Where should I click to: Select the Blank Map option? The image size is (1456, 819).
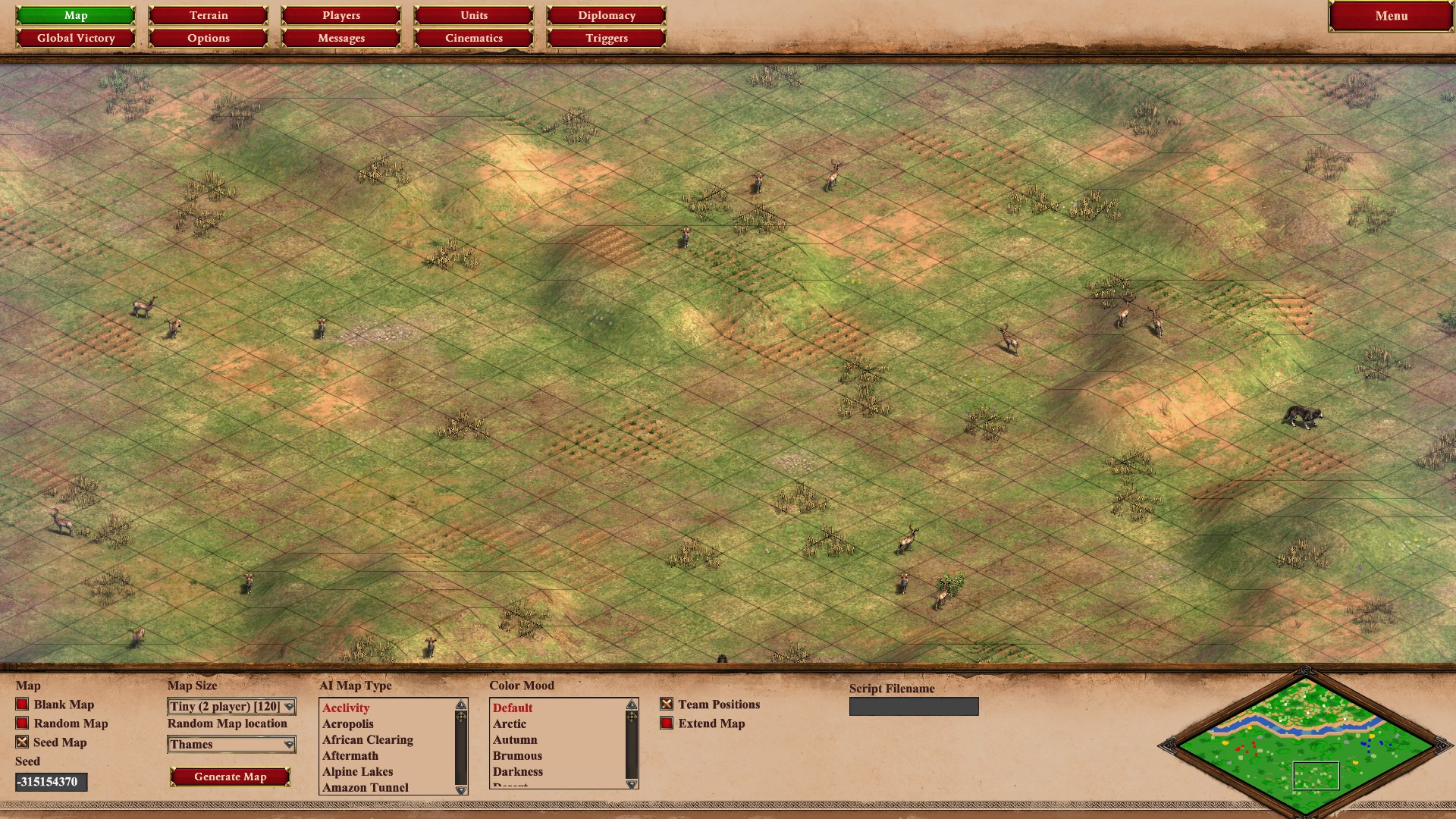tap(23, 704)
